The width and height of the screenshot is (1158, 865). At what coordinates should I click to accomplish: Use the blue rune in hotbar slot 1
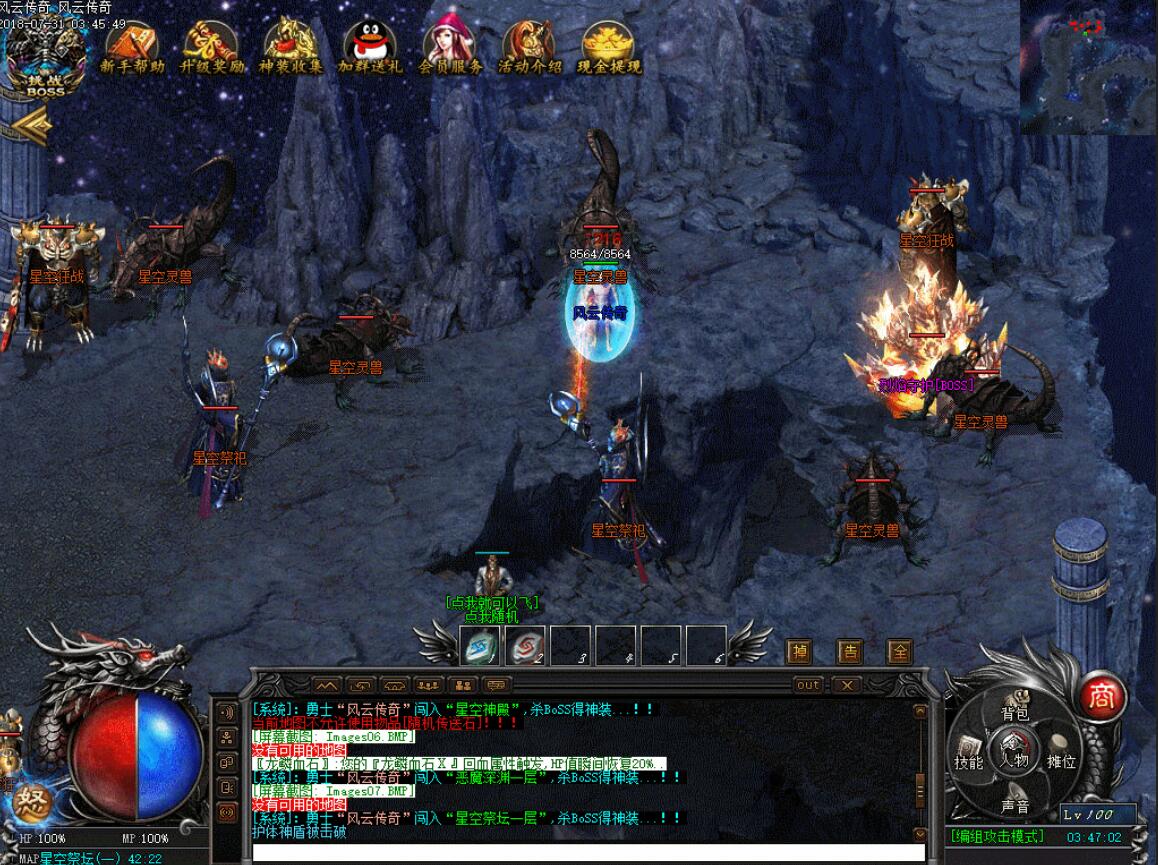(479, 646)
